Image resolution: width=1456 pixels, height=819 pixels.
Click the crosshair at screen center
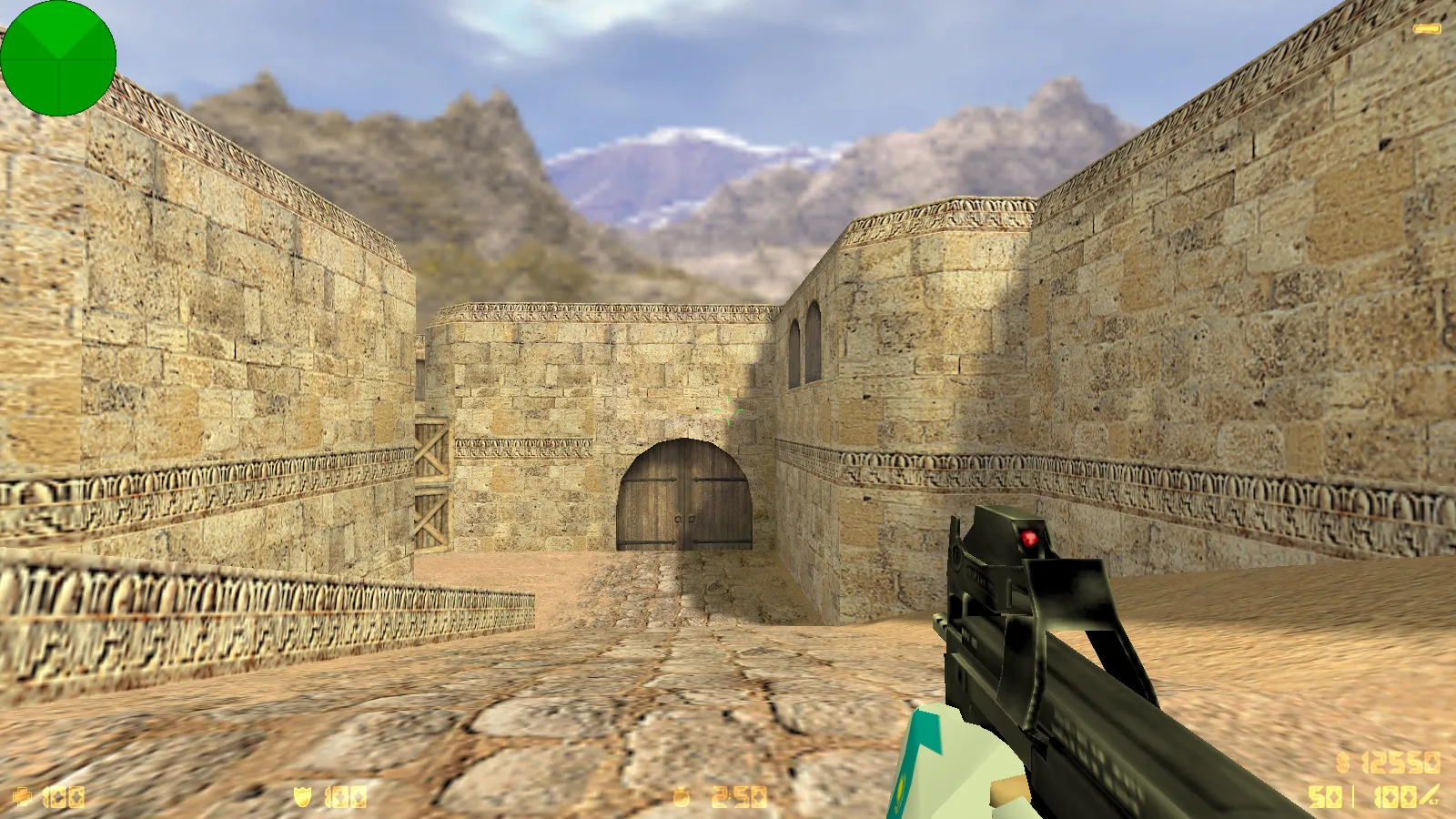point(728,409)
